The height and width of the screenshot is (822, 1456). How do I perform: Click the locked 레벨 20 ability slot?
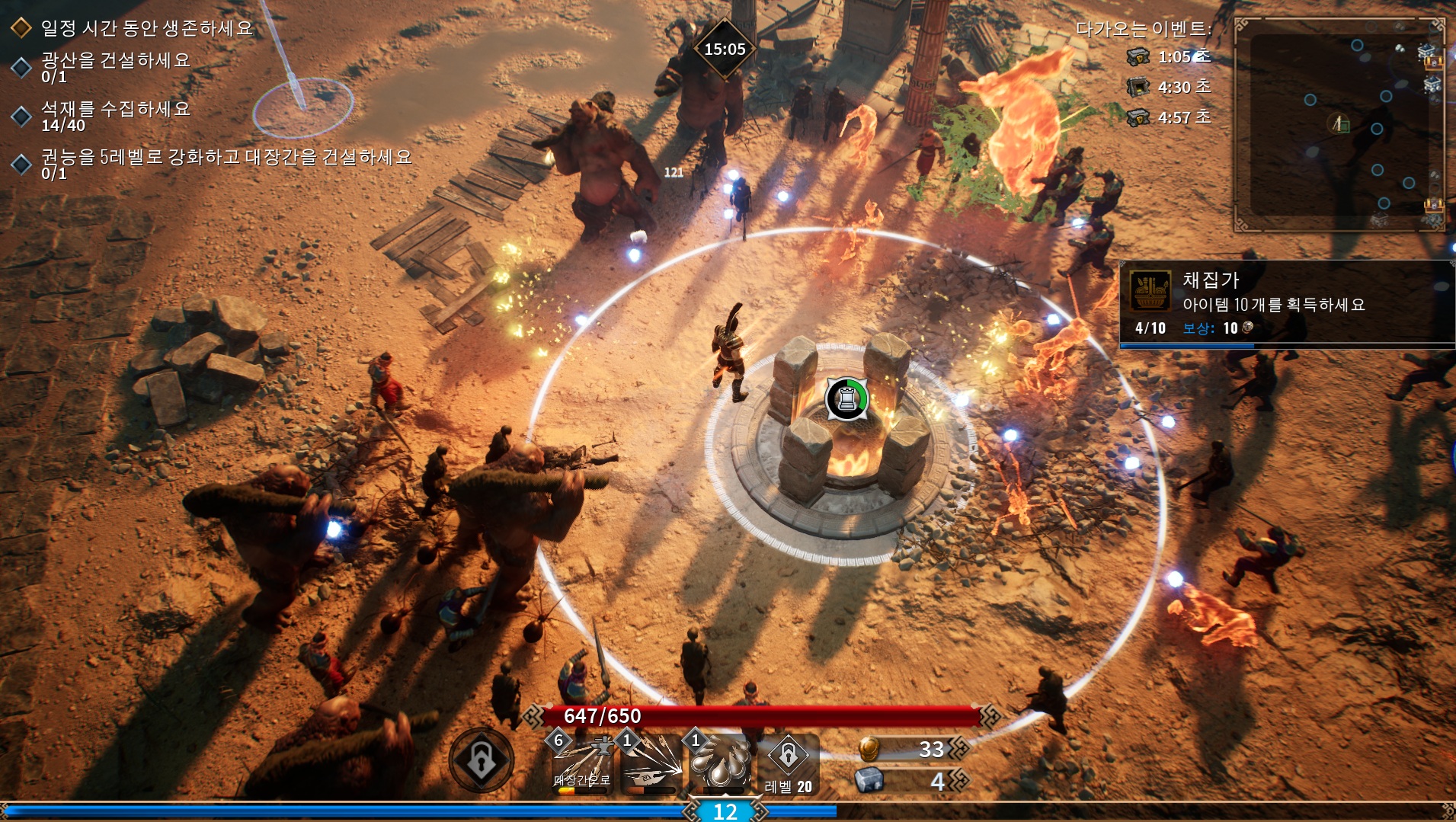point(789,763)
